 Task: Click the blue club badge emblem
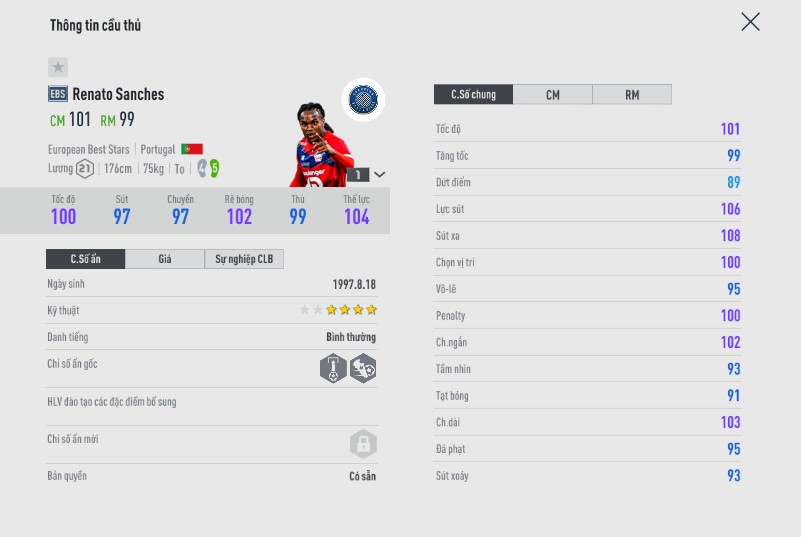click(x=362, y=99)
